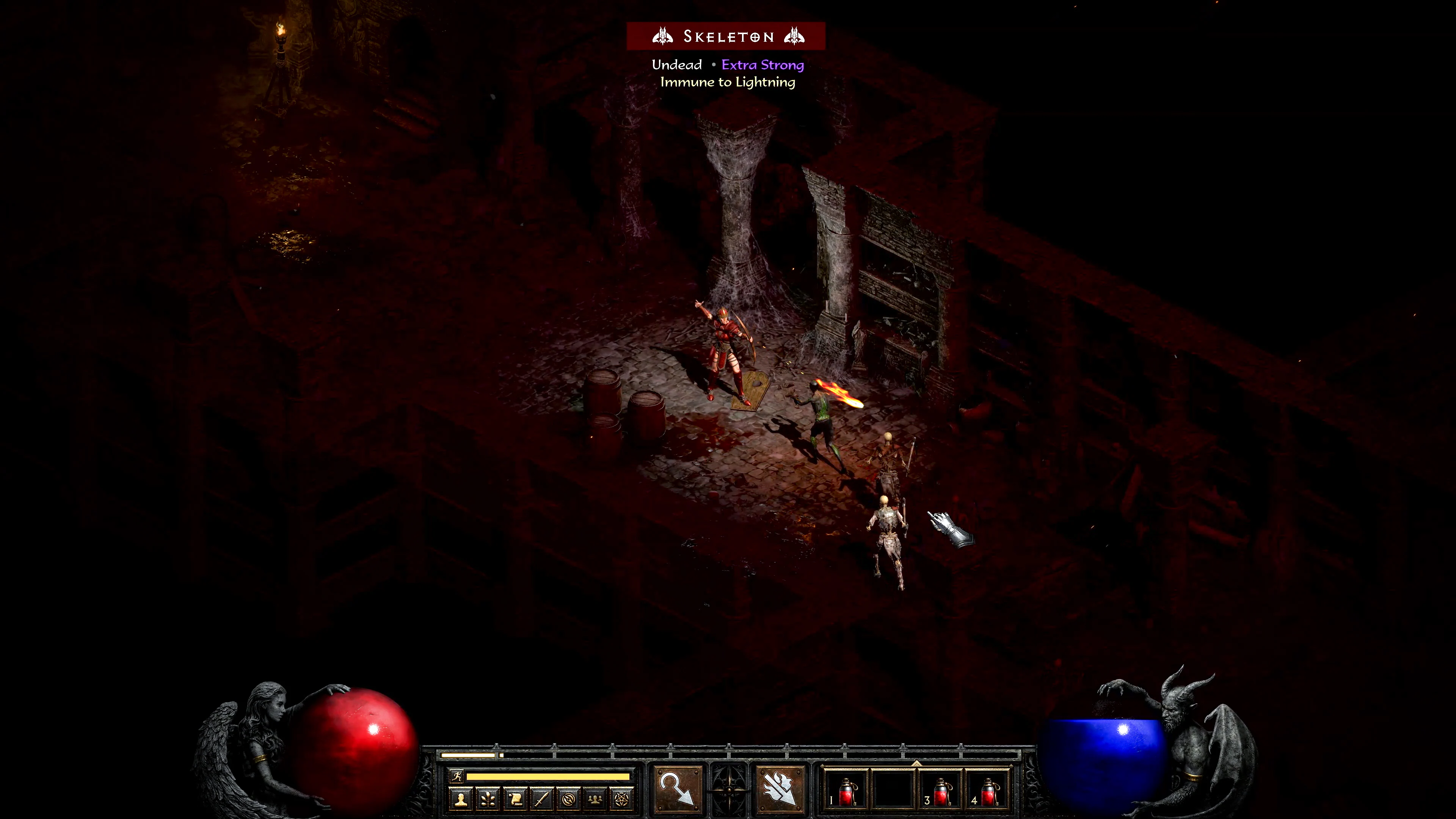
Task: Expand the potion belt with the upward arrow
Action: (916, 764)
